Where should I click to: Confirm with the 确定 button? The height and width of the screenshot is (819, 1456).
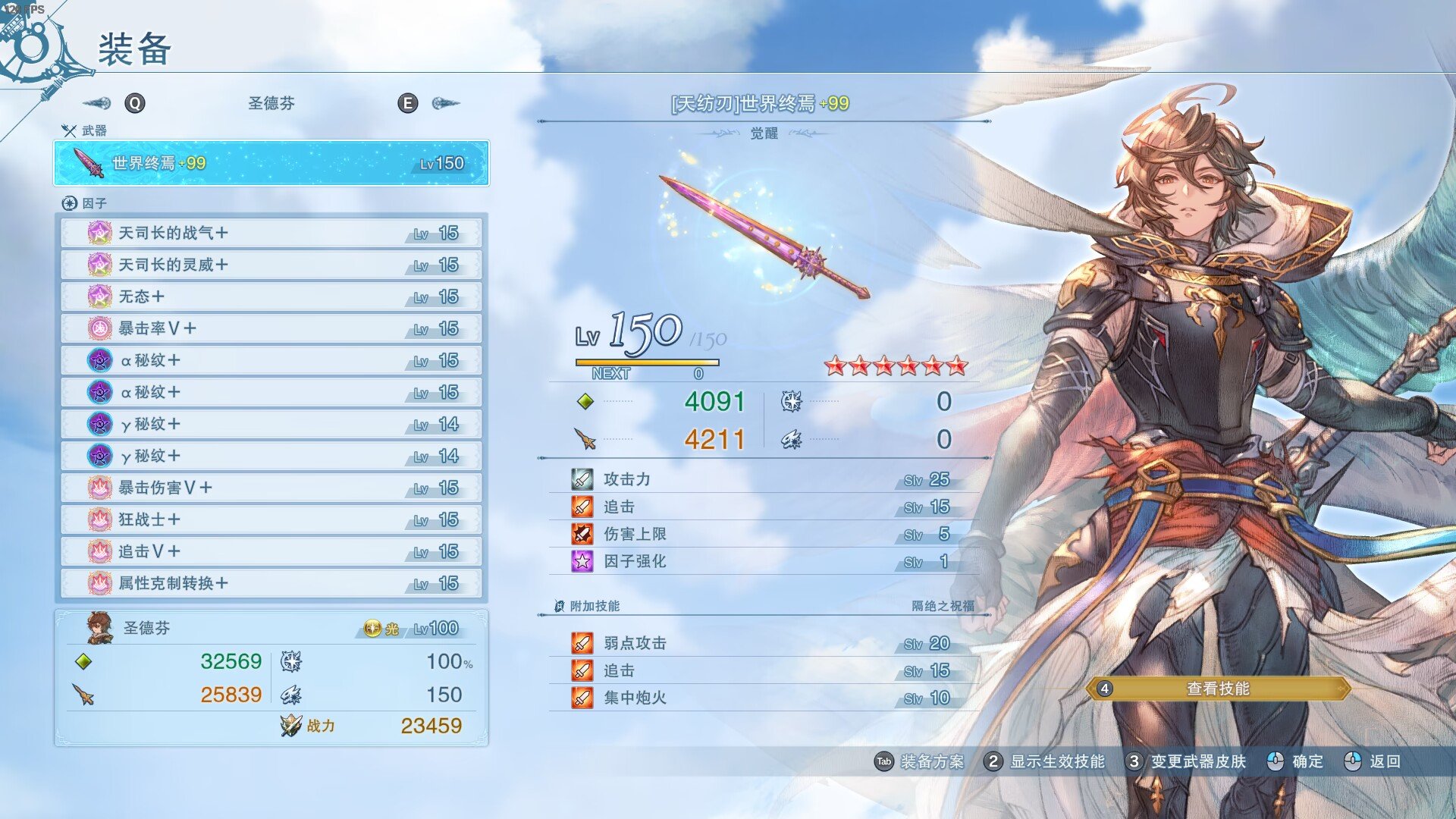[1295, 761]
